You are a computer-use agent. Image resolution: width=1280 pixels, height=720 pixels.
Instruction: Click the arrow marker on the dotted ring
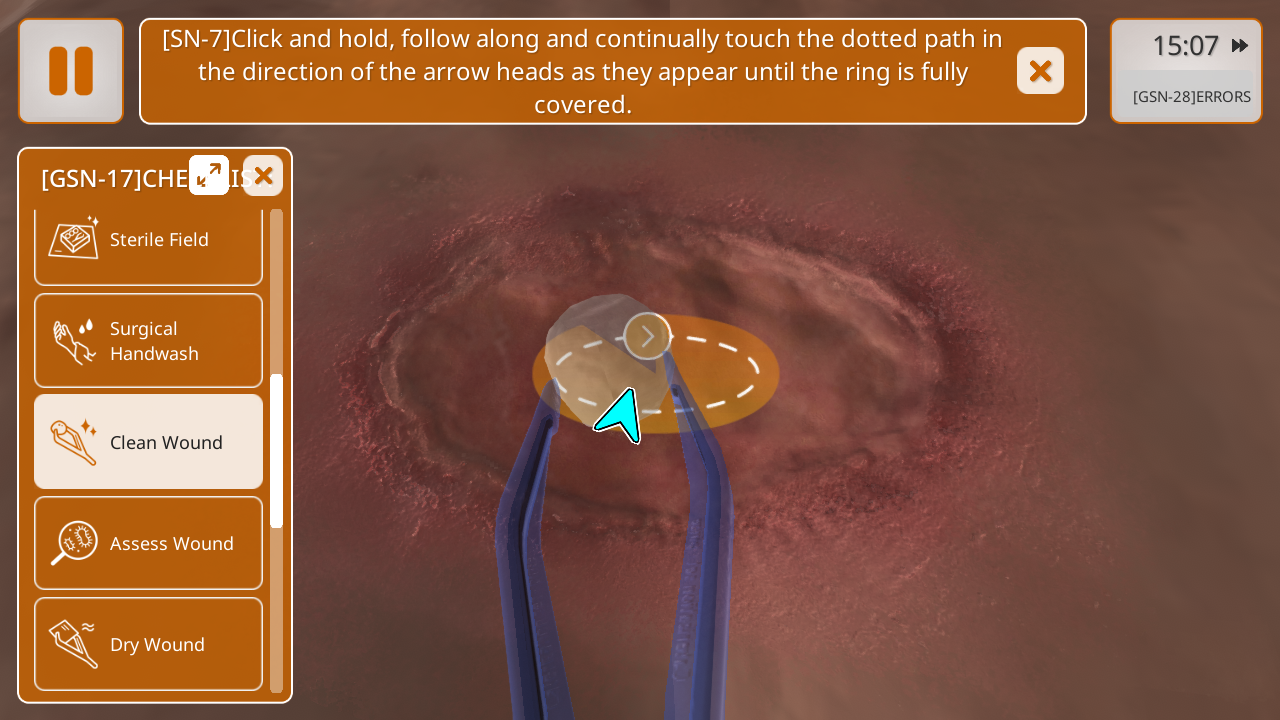pyautogui.click(x=647, y=336)
